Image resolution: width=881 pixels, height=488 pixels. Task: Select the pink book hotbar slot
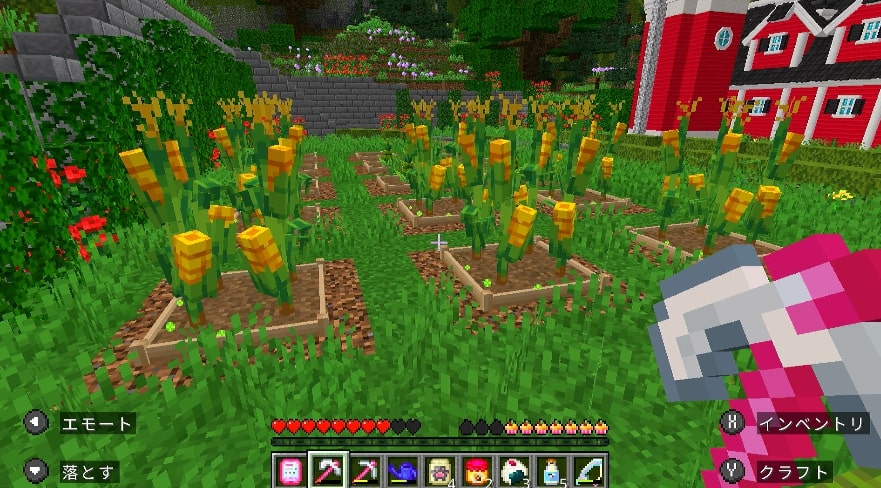tap(289, 470)
